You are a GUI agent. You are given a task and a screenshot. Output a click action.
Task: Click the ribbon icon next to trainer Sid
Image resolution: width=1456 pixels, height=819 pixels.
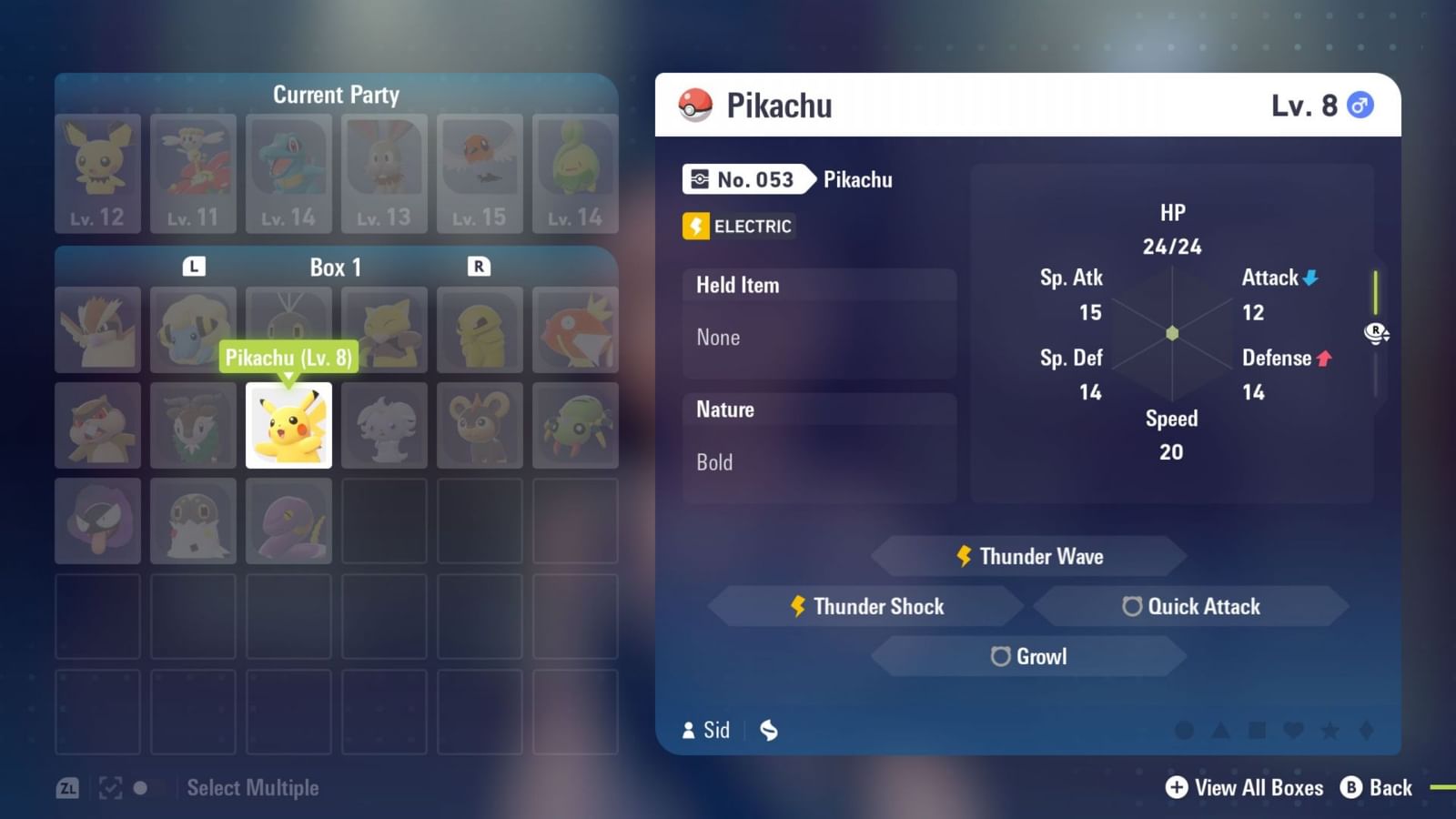click(769, 730)
